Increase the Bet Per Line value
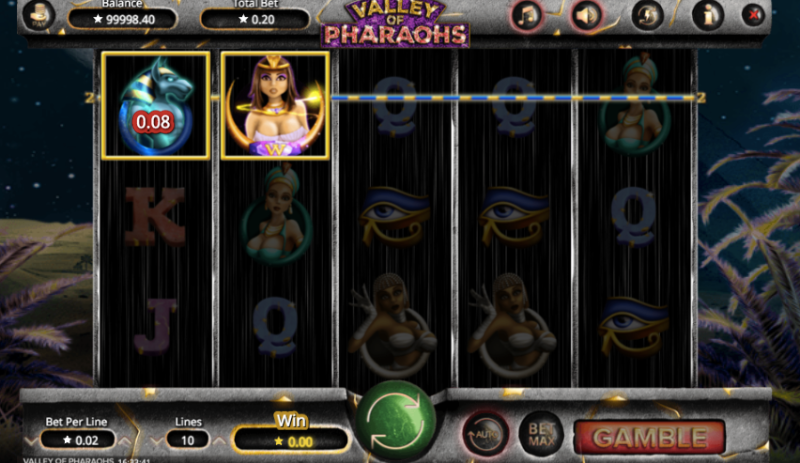Image resolution: width=800 pixels, height=463 pixels. click(x=122, y=439)
